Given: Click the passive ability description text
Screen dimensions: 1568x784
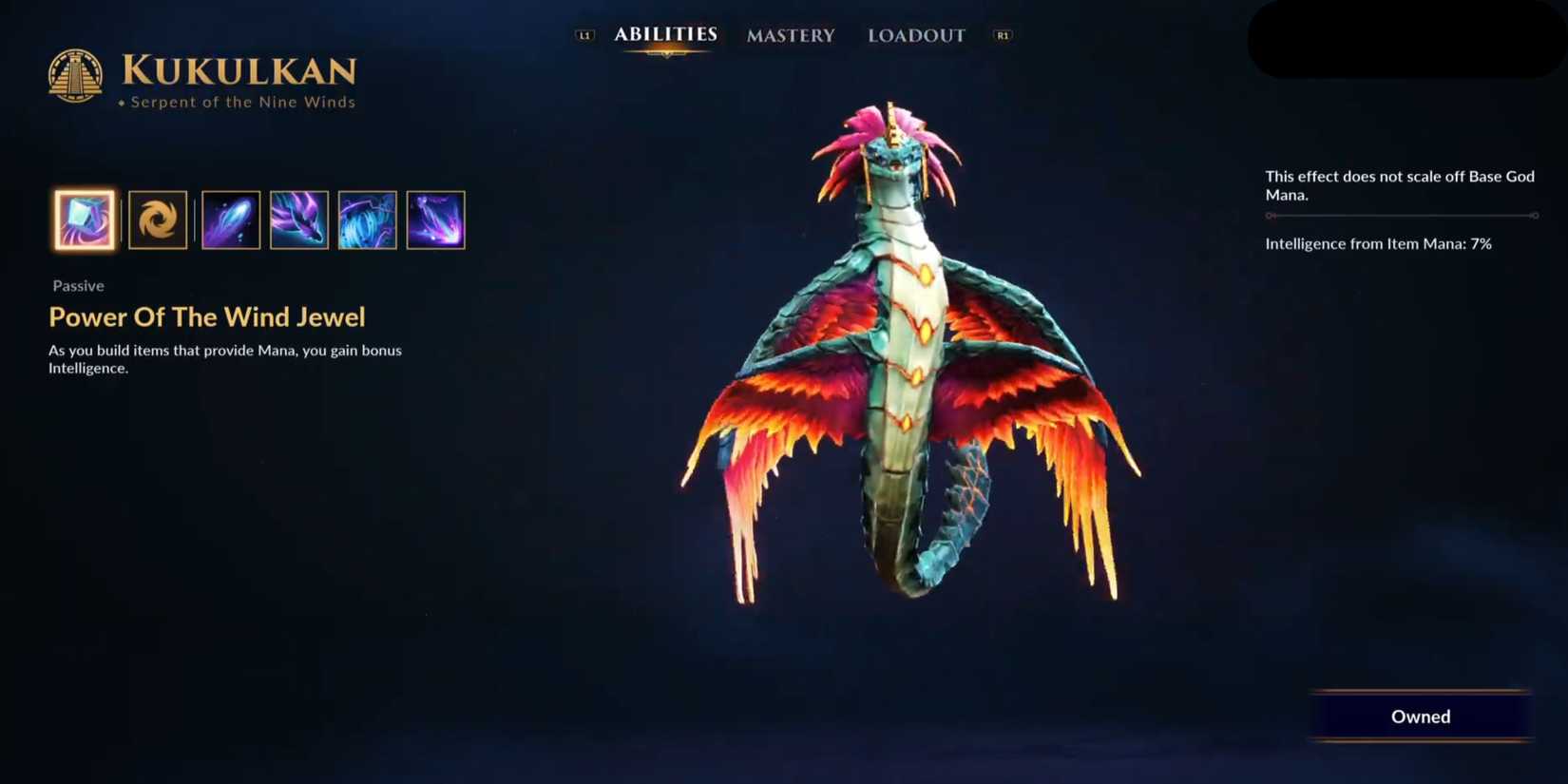Looking at the screenshot, I should [x=225, y=358].
